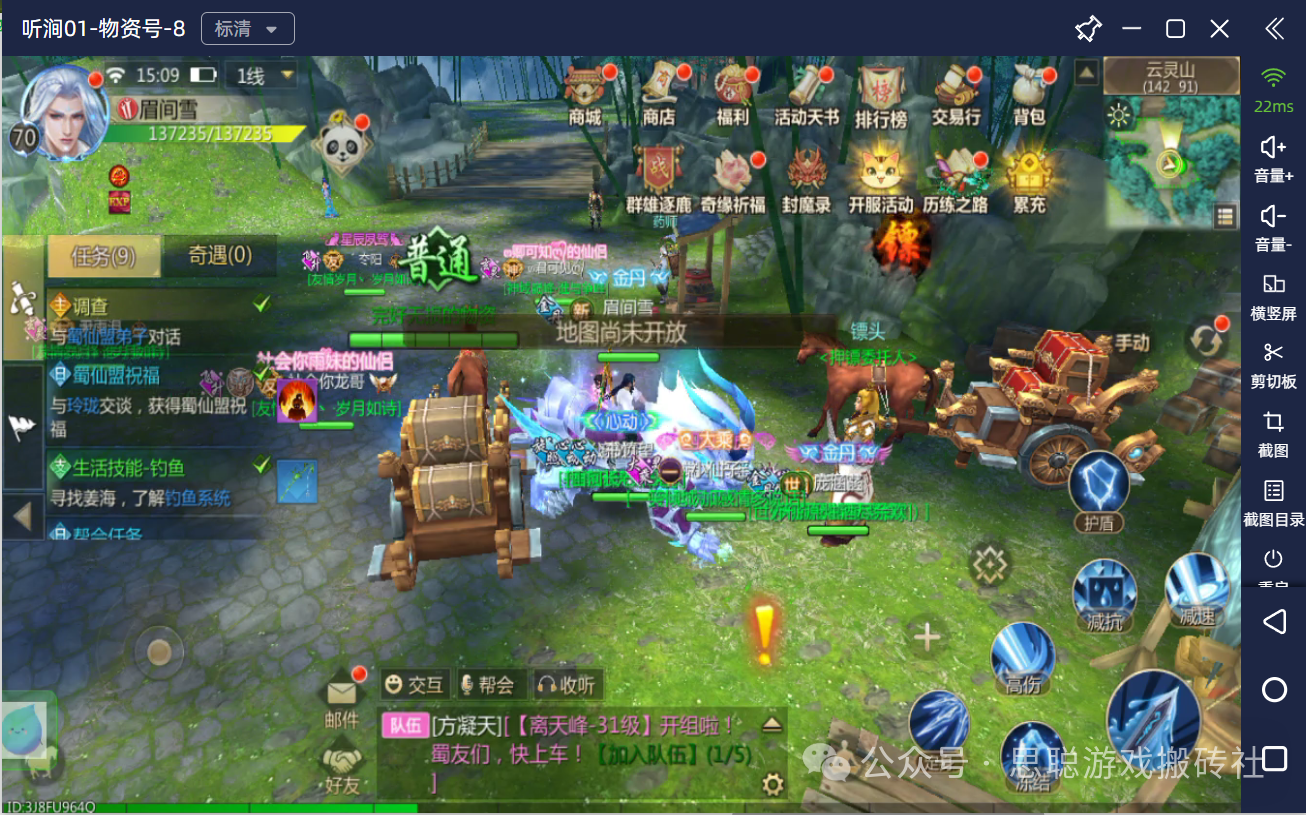Click the player portrait avatar
Image resolution: width=1306 pixels, height=815 pixels.
(63, 110)
